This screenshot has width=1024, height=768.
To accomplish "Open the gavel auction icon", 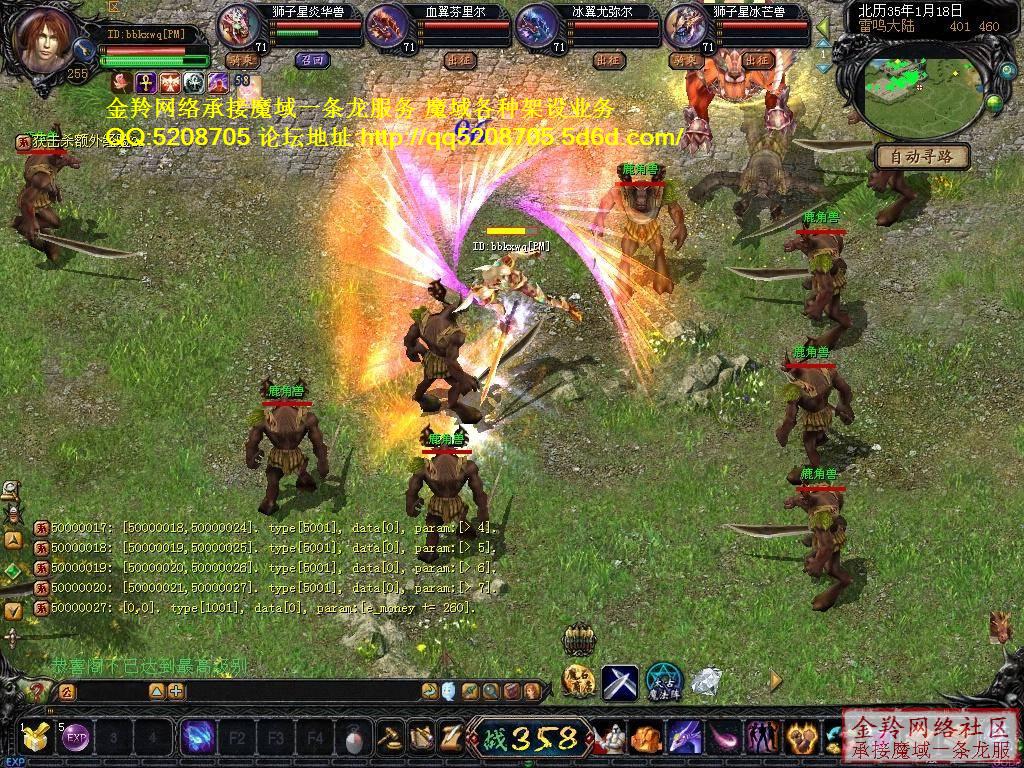I will pos(389,739).
